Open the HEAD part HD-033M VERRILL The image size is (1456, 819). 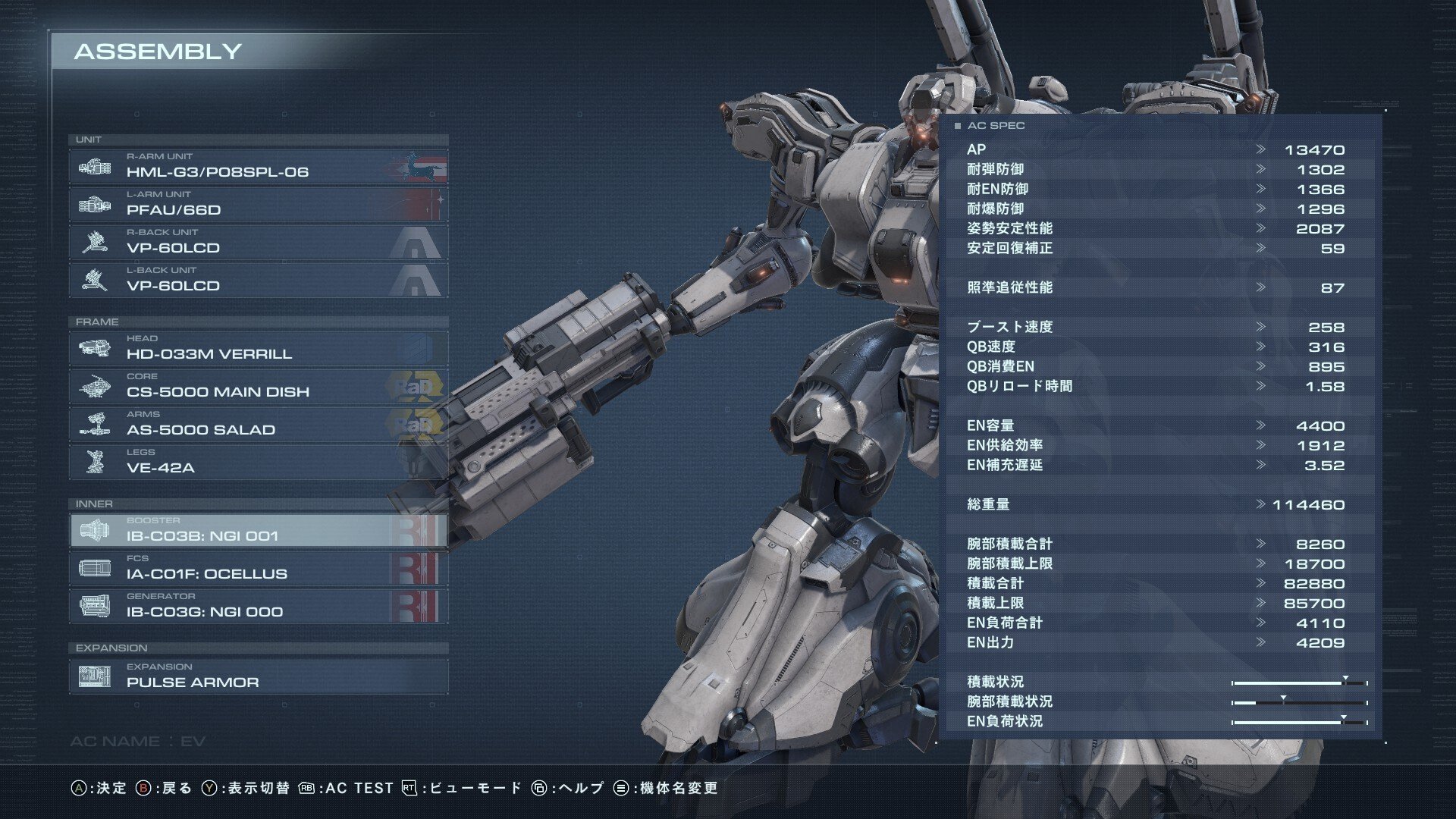pyautogui.click(x=258, y=348)
